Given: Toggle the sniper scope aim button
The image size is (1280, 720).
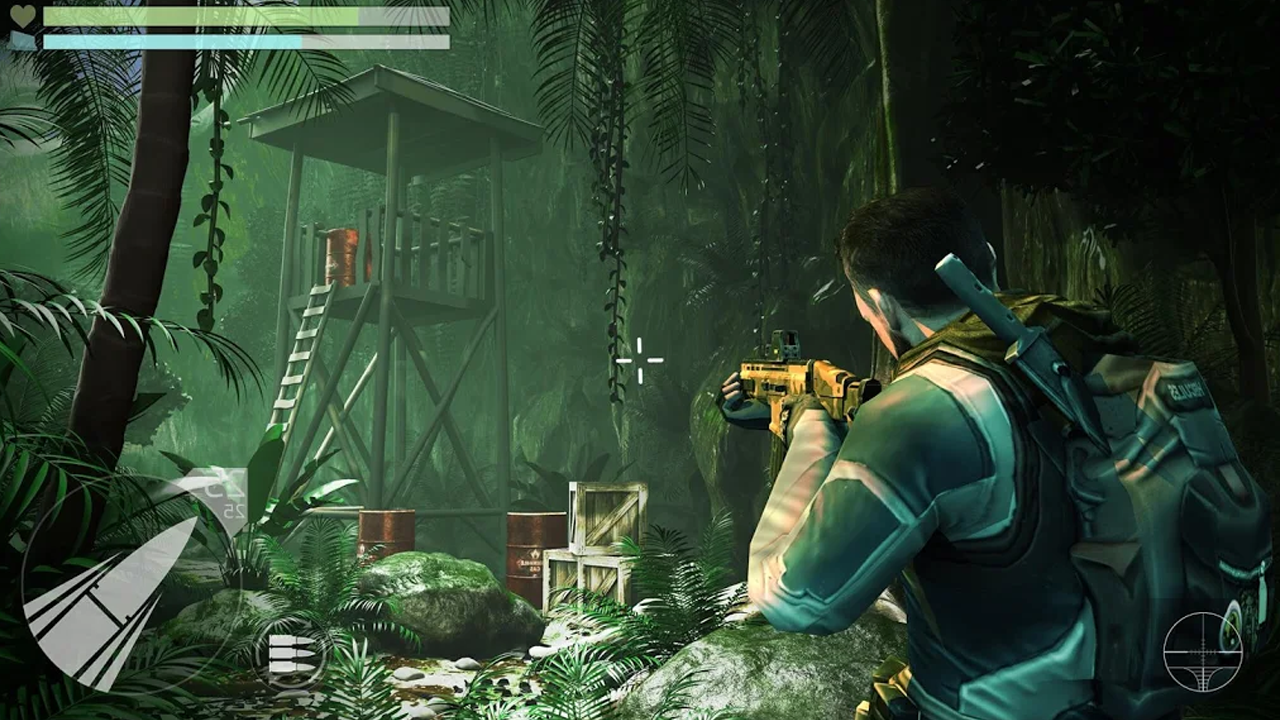Looking at the screenshot, I should click(1202, 652).
